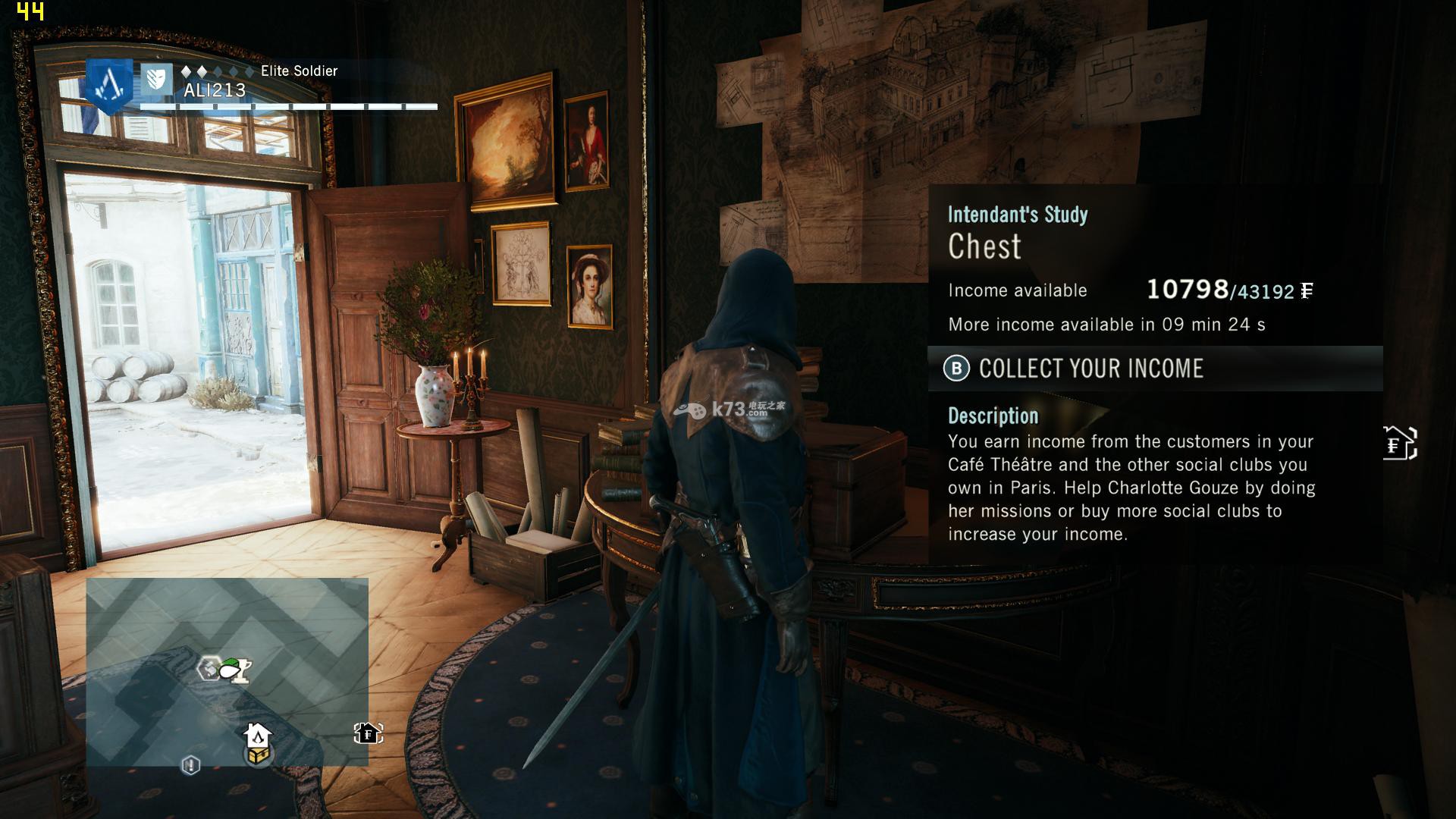Open the minimap

point(227,671)
